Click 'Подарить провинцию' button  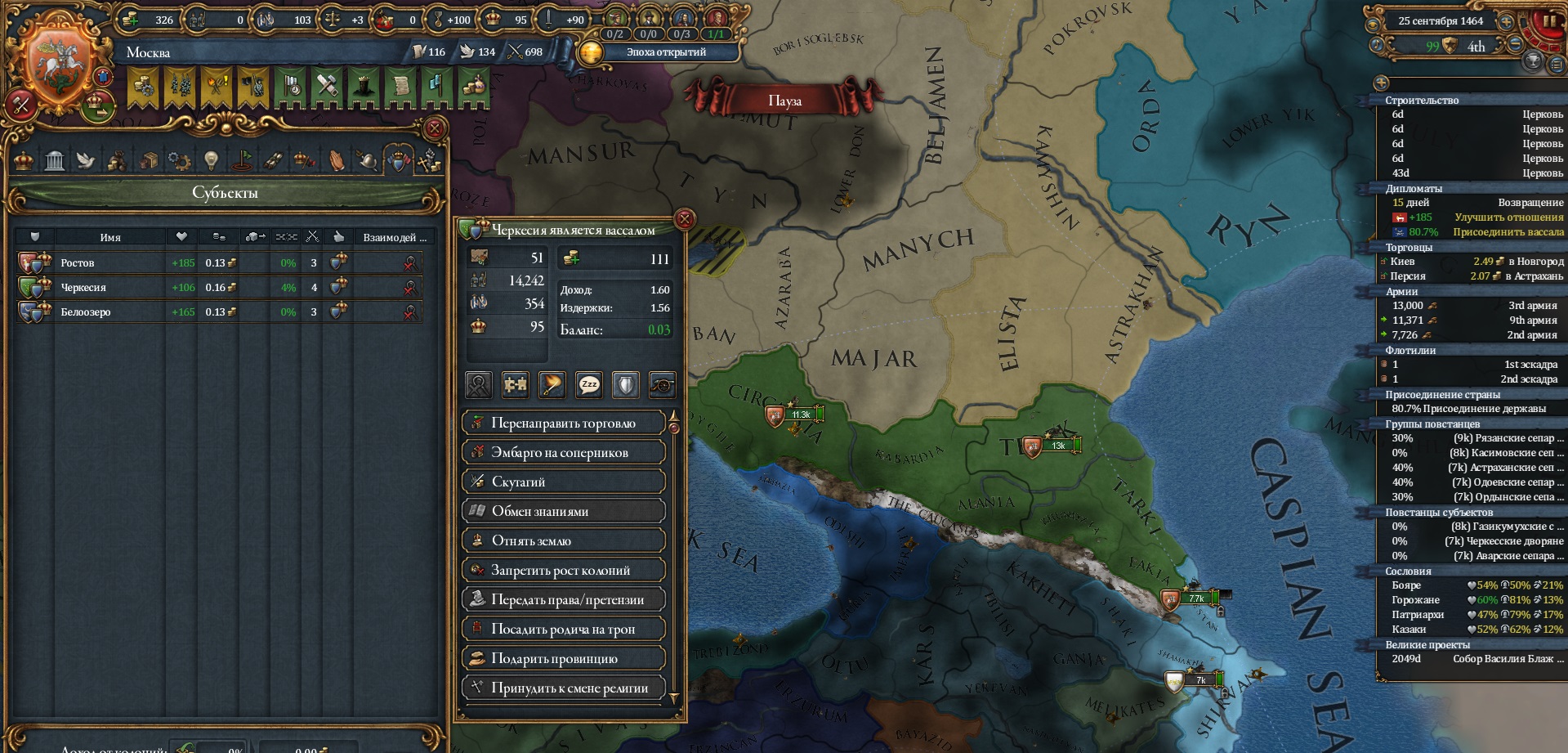click(563, 658)
